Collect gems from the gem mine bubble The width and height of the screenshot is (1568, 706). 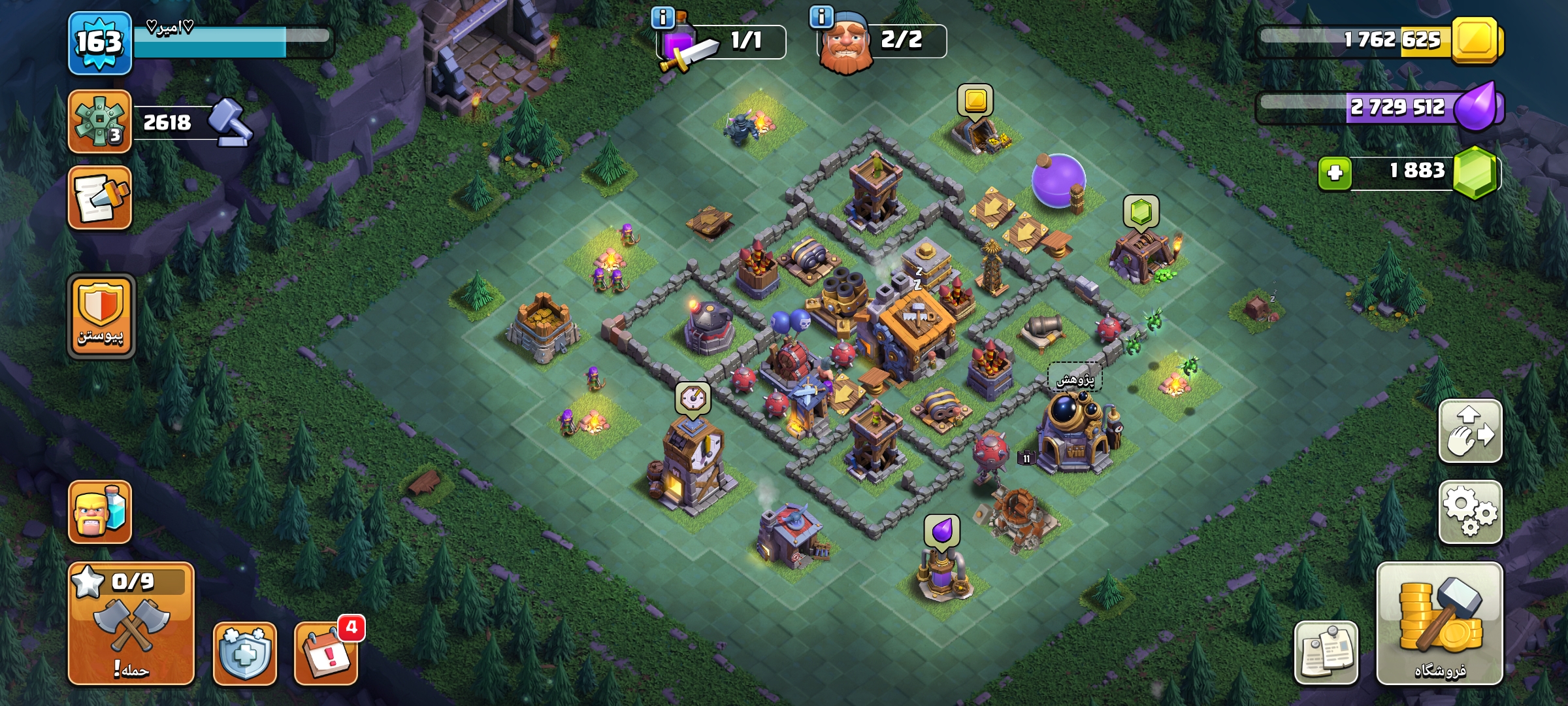point(1141,212)
